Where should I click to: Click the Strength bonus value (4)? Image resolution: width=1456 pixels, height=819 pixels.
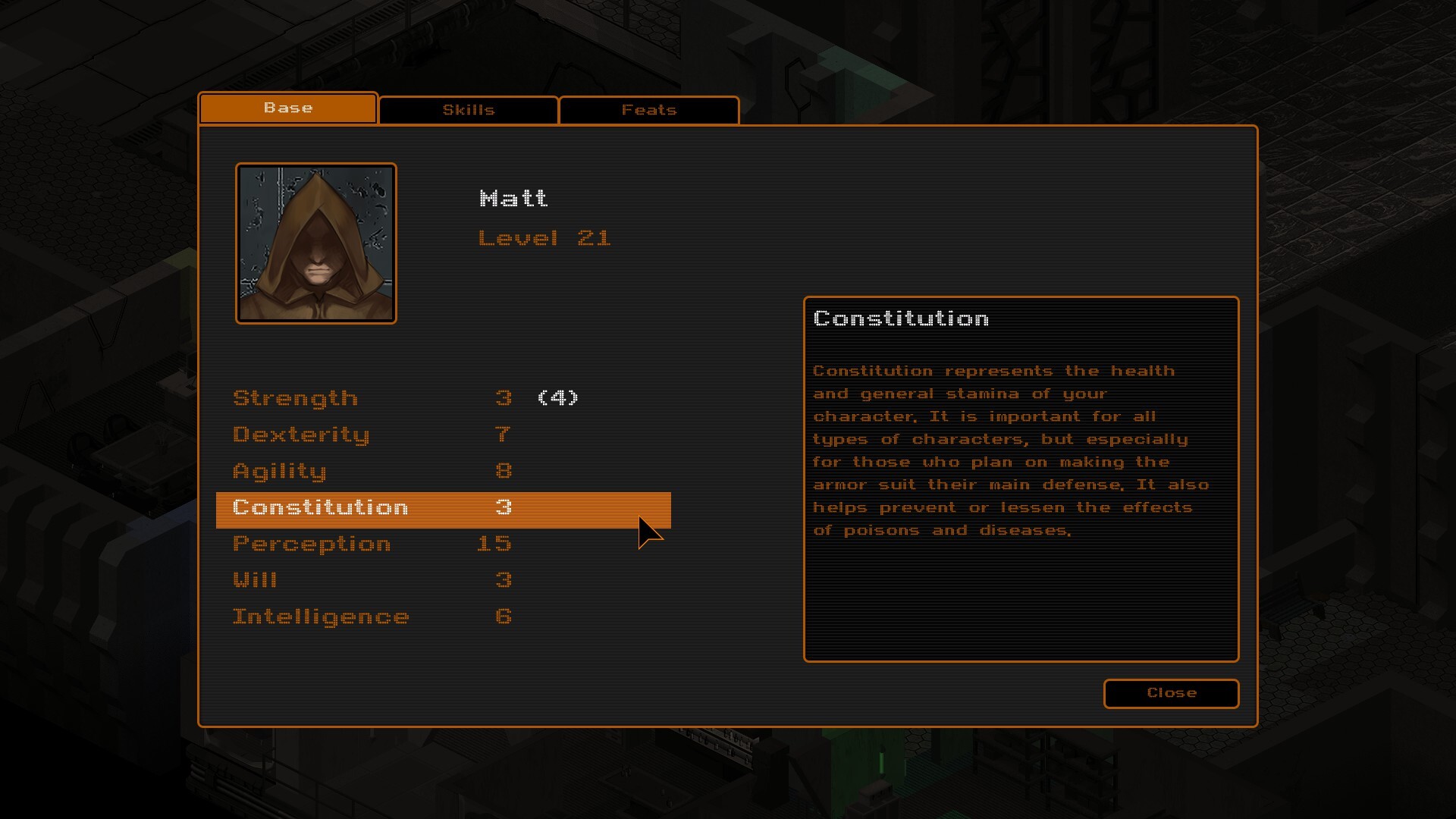pyautogui.click(x=557, y=397)
